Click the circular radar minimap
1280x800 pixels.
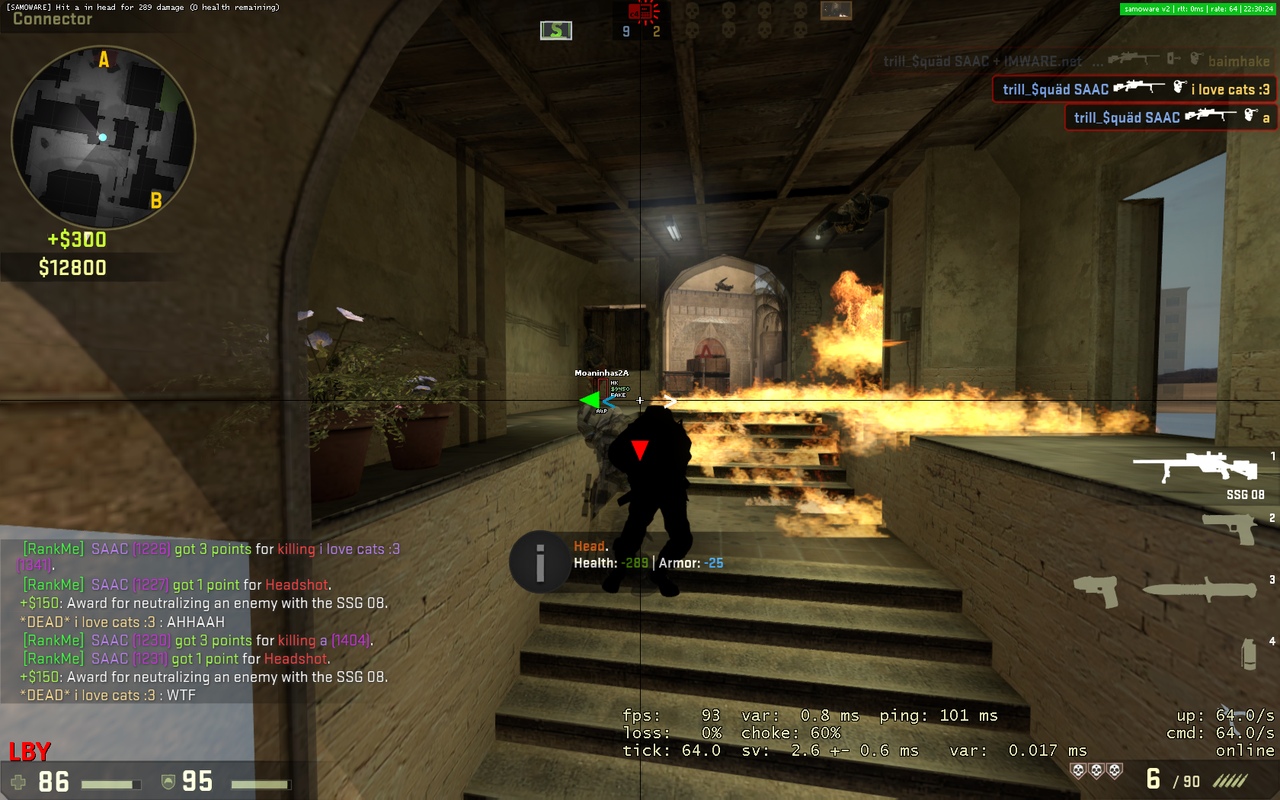click(x=103, y=137)
